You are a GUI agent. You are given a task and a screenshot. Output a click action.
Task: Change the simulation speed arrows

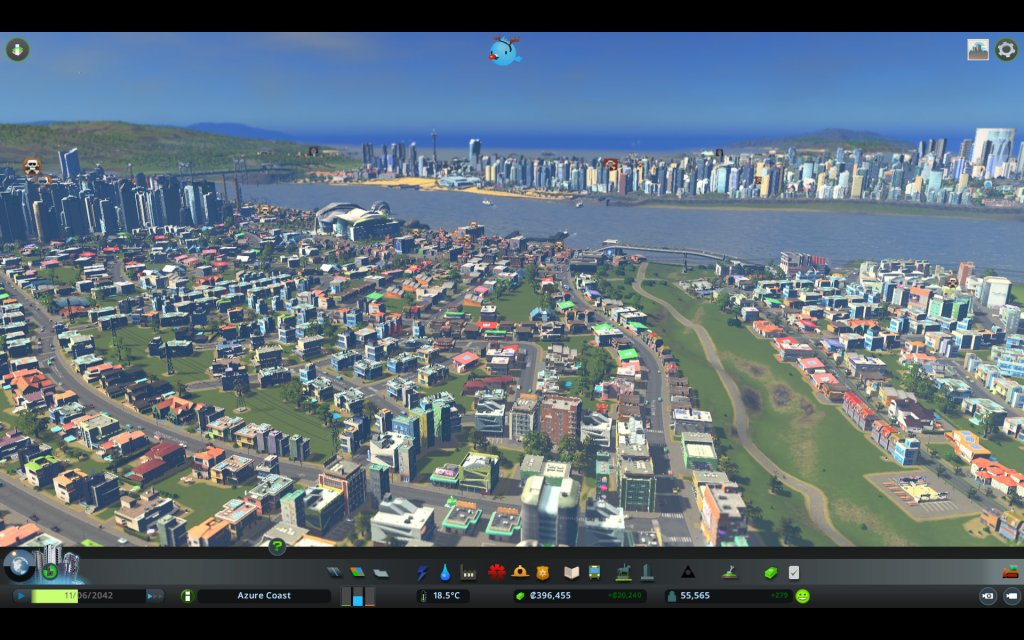coord(155,596)
